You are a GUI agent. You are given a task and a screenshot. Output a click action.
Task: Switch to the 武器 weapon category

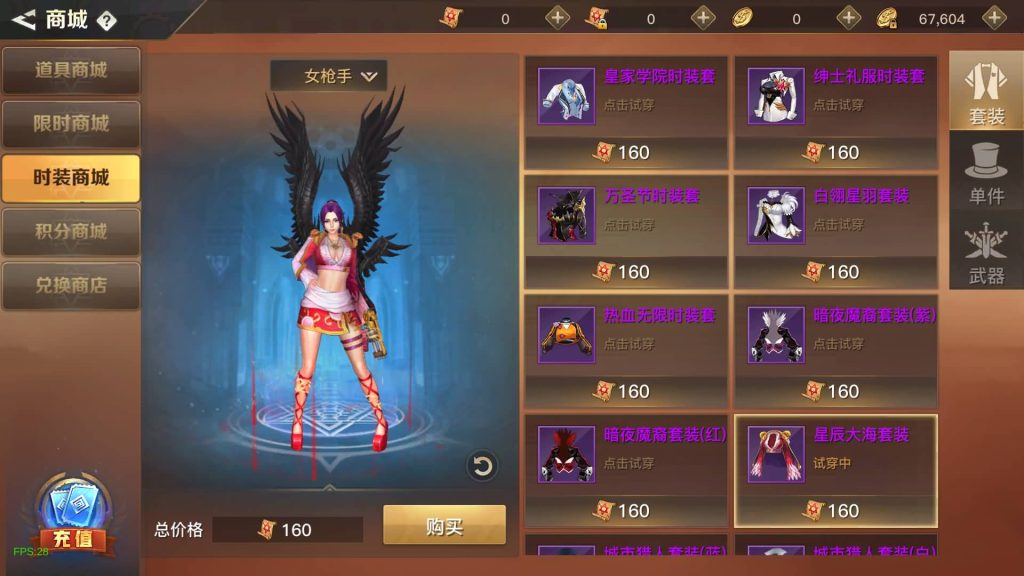(x=986, y=253)
